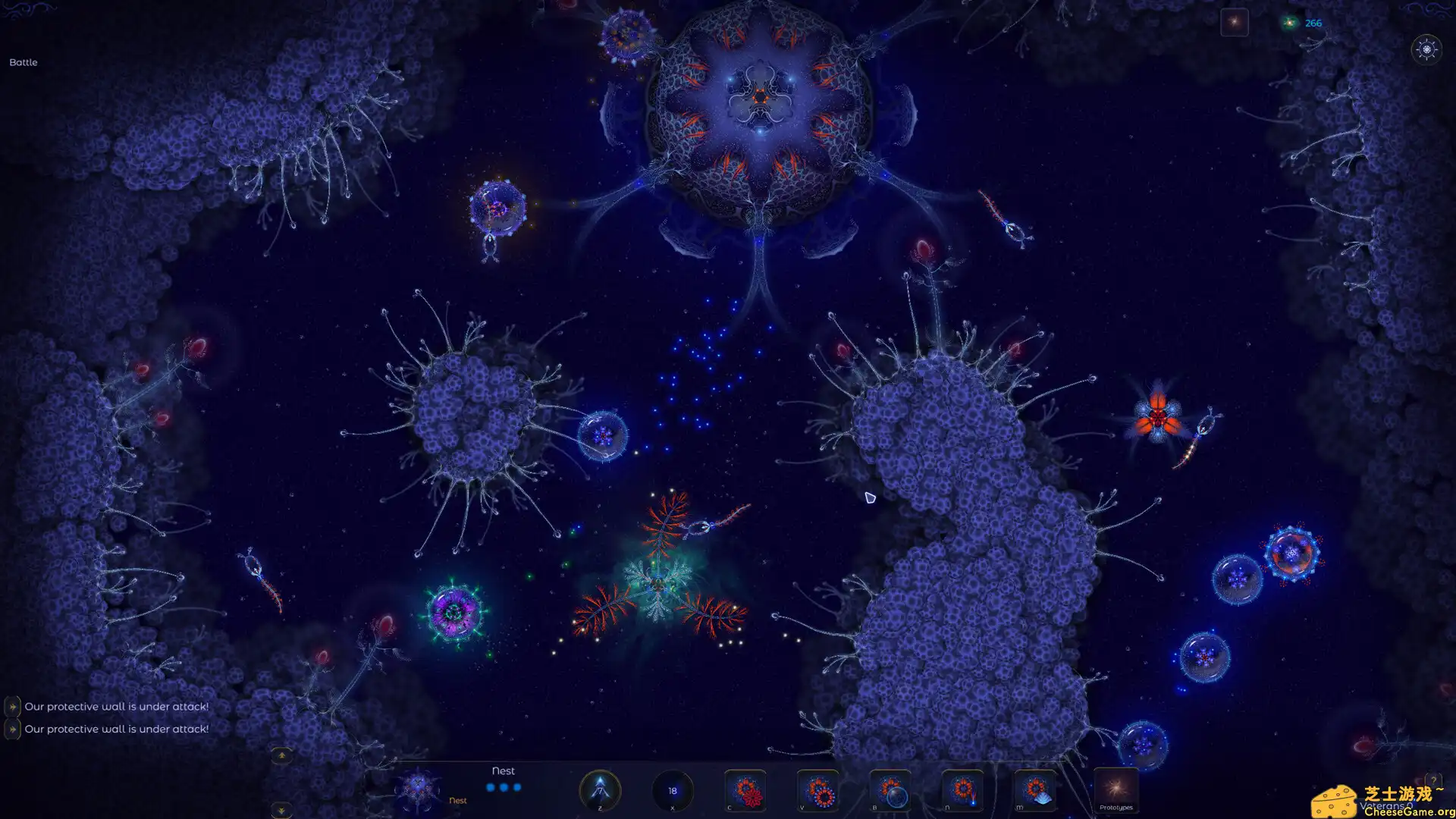Image resolution: width=1456 pixels, height=819 pixels.
Task: Click the spawn arrow icon with hotkey Z
Action: coord(599,791)
